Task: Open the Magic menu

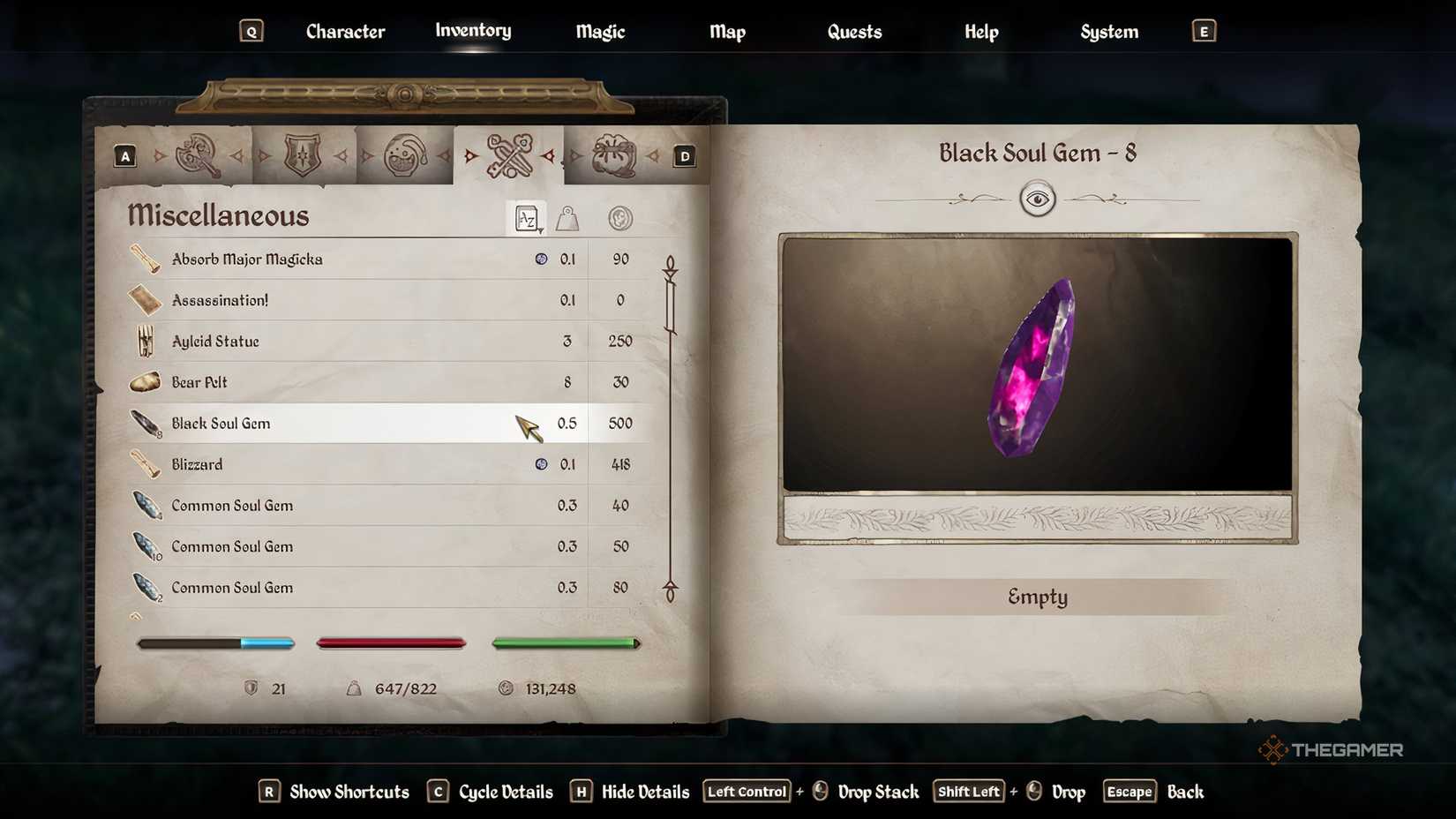Action: 599,32
